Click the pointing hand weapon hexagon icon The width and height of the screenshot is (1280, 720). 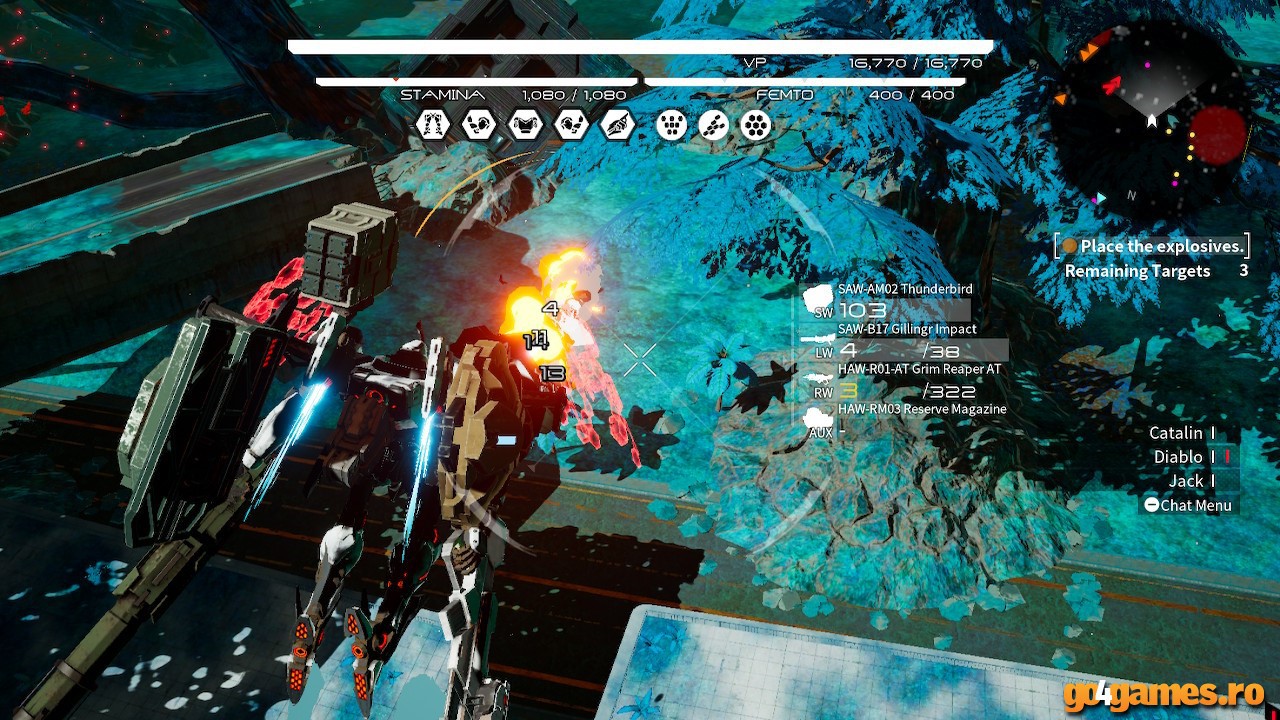point(617,125)
